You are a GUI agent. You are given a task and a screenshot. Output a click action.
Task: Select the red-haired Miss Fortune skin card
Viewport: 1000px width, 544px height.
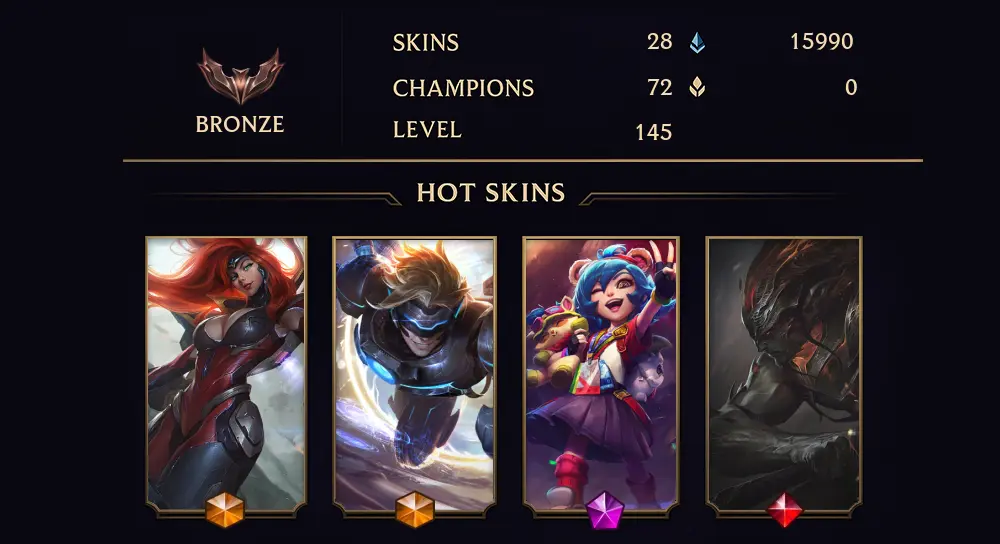[226, 372]
